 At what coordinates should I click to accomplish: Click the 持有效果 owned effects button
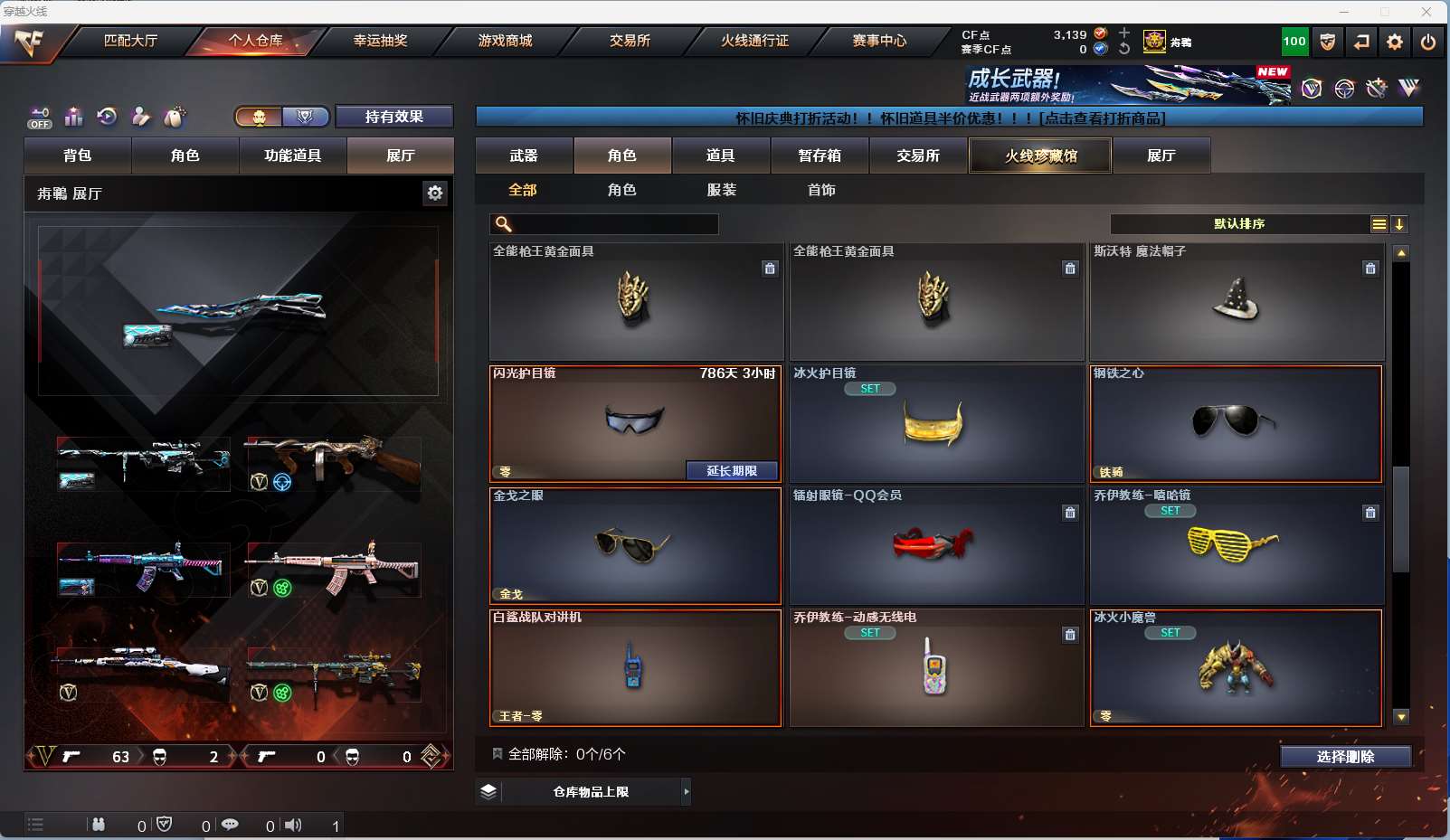tap(393, 117)
